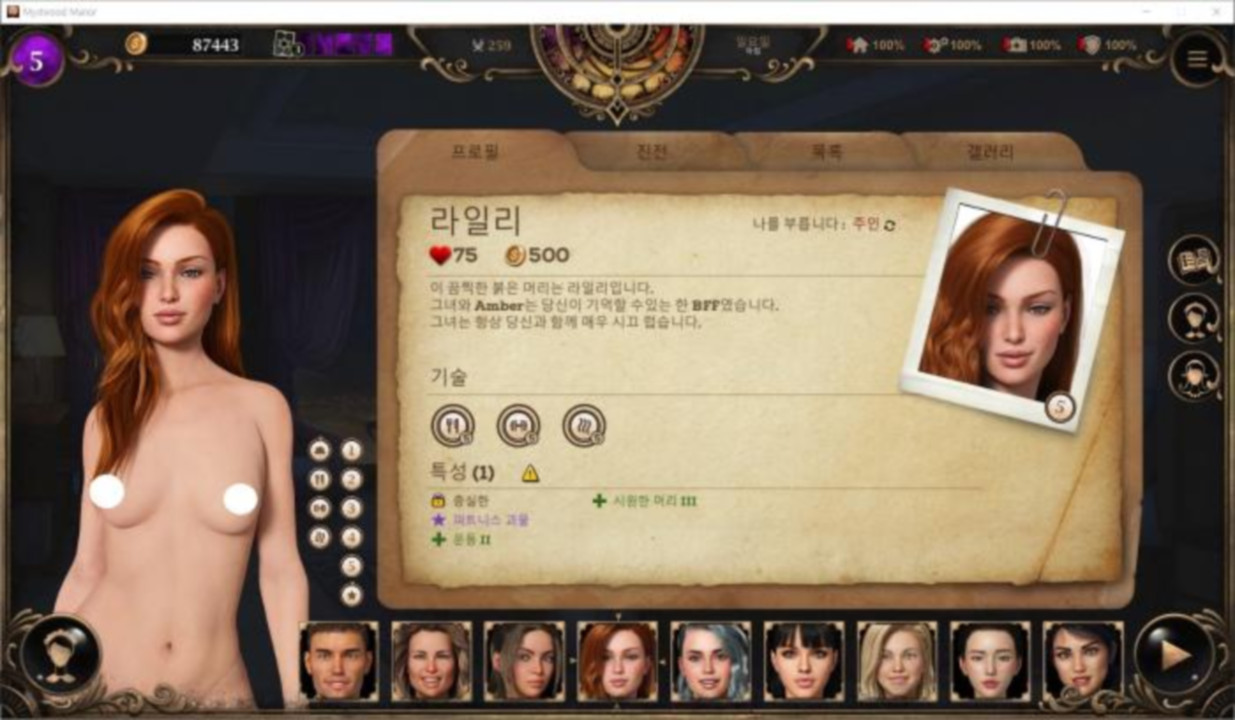Click the fork and knife skill icon
This screenshot has height=720, width=1235.
click(x=453, y=425)
